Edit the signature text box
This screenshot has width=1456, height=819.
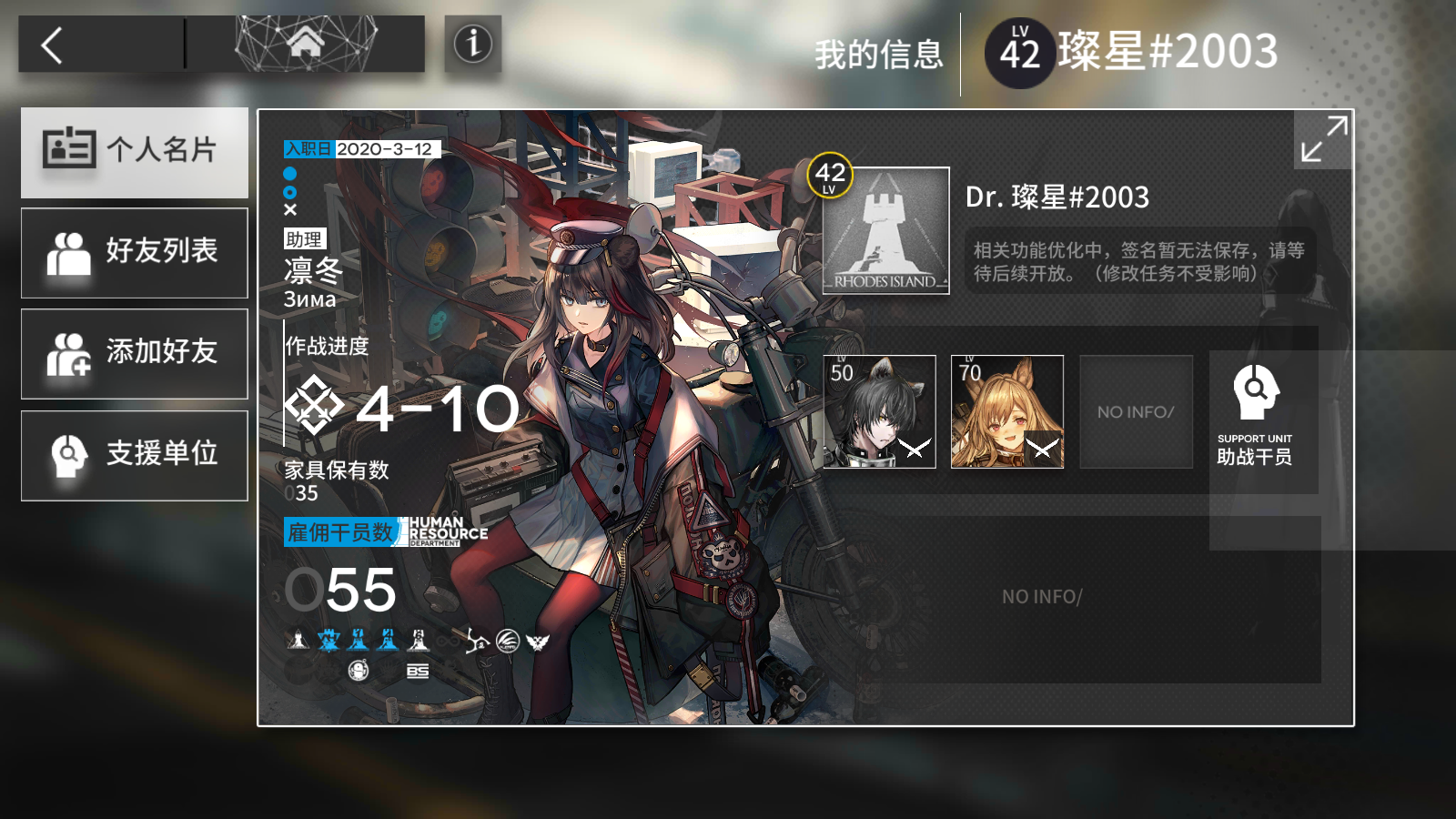pyautogui.click(x=1139, y=261)
